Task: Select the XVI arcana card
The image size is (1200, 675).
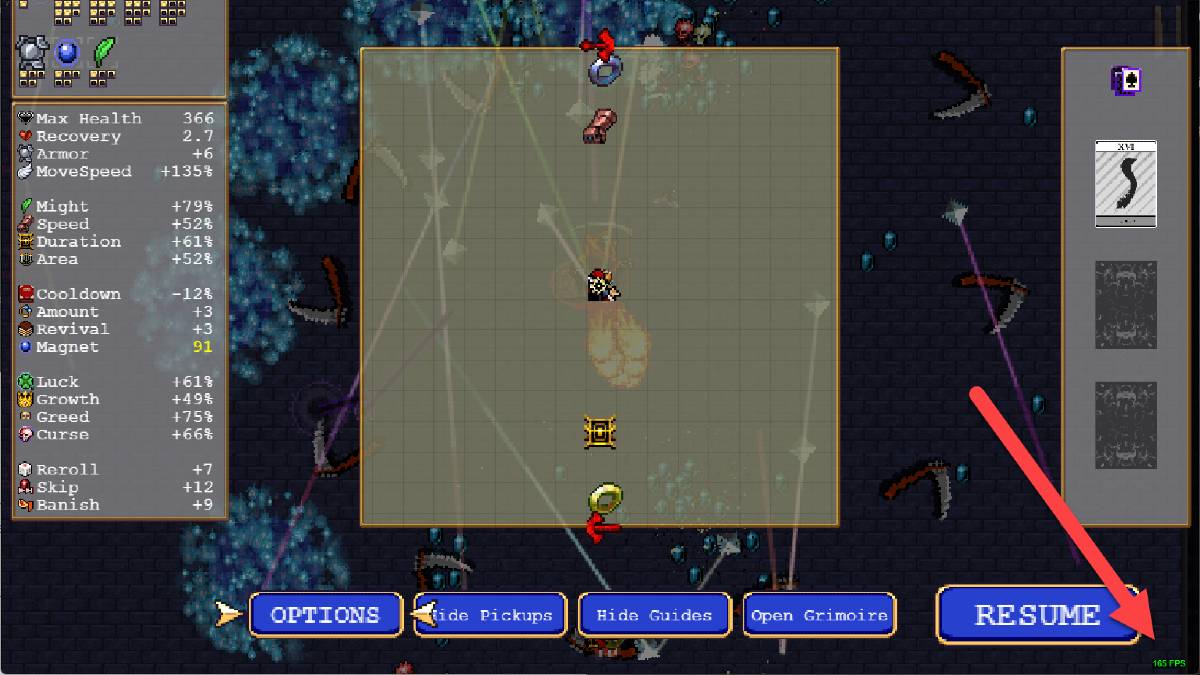Action: 1125,183
